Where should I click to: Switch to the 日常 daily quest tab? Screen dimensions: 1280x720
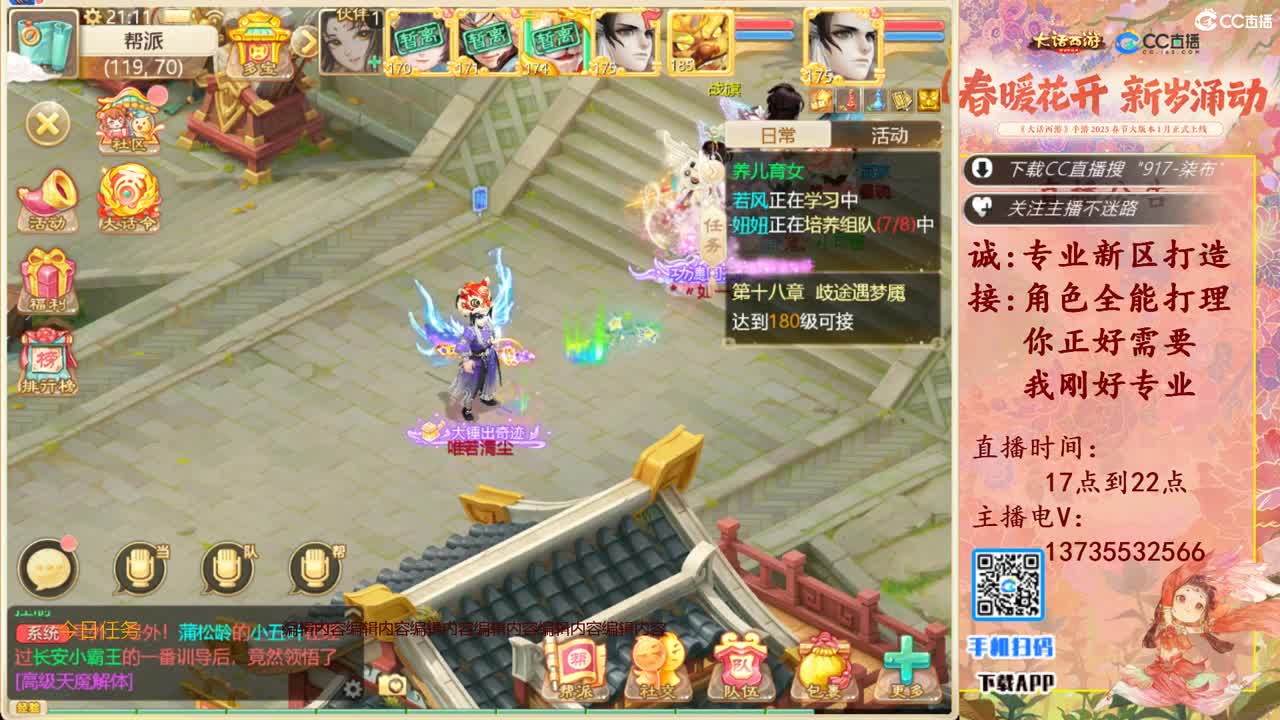(x=778, y=135)
